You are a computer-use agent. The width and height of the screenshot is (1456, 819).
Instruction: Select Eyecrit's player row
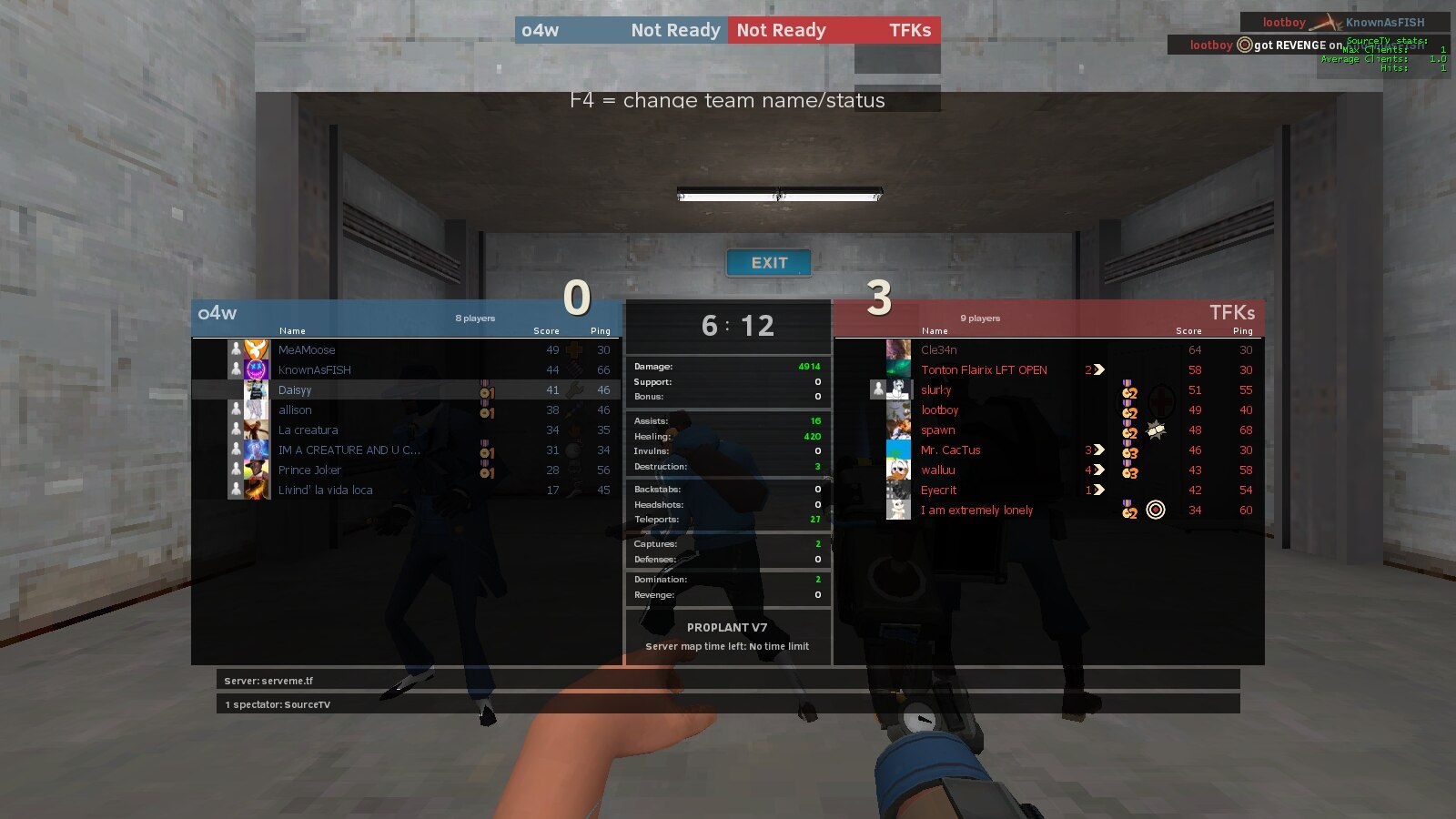coord(938,490)
